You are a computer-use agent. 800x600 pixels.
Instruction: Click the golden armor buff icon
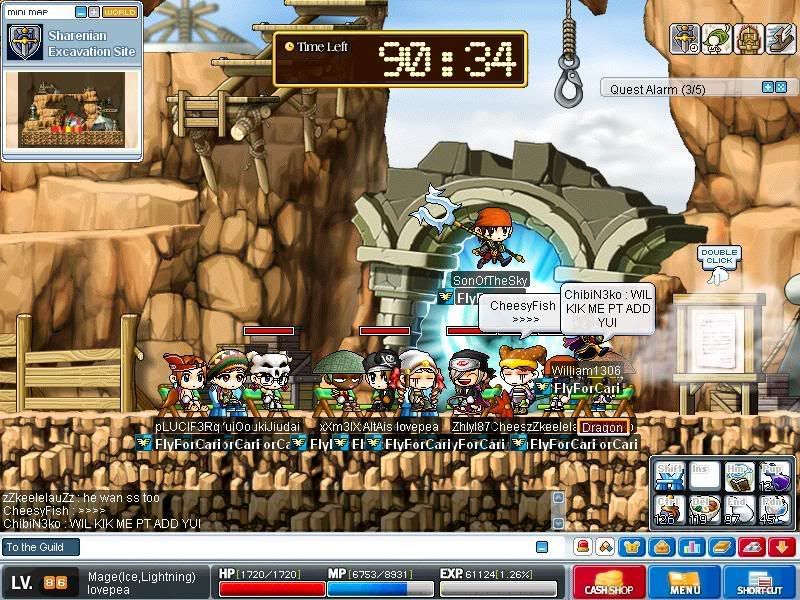[x=748, y=39]
